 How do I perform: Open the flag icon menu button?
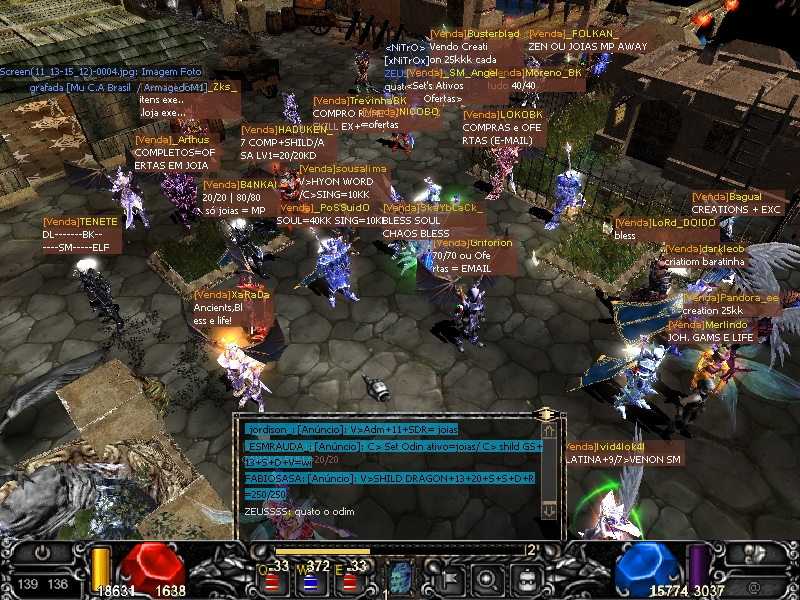coord(451,577)
